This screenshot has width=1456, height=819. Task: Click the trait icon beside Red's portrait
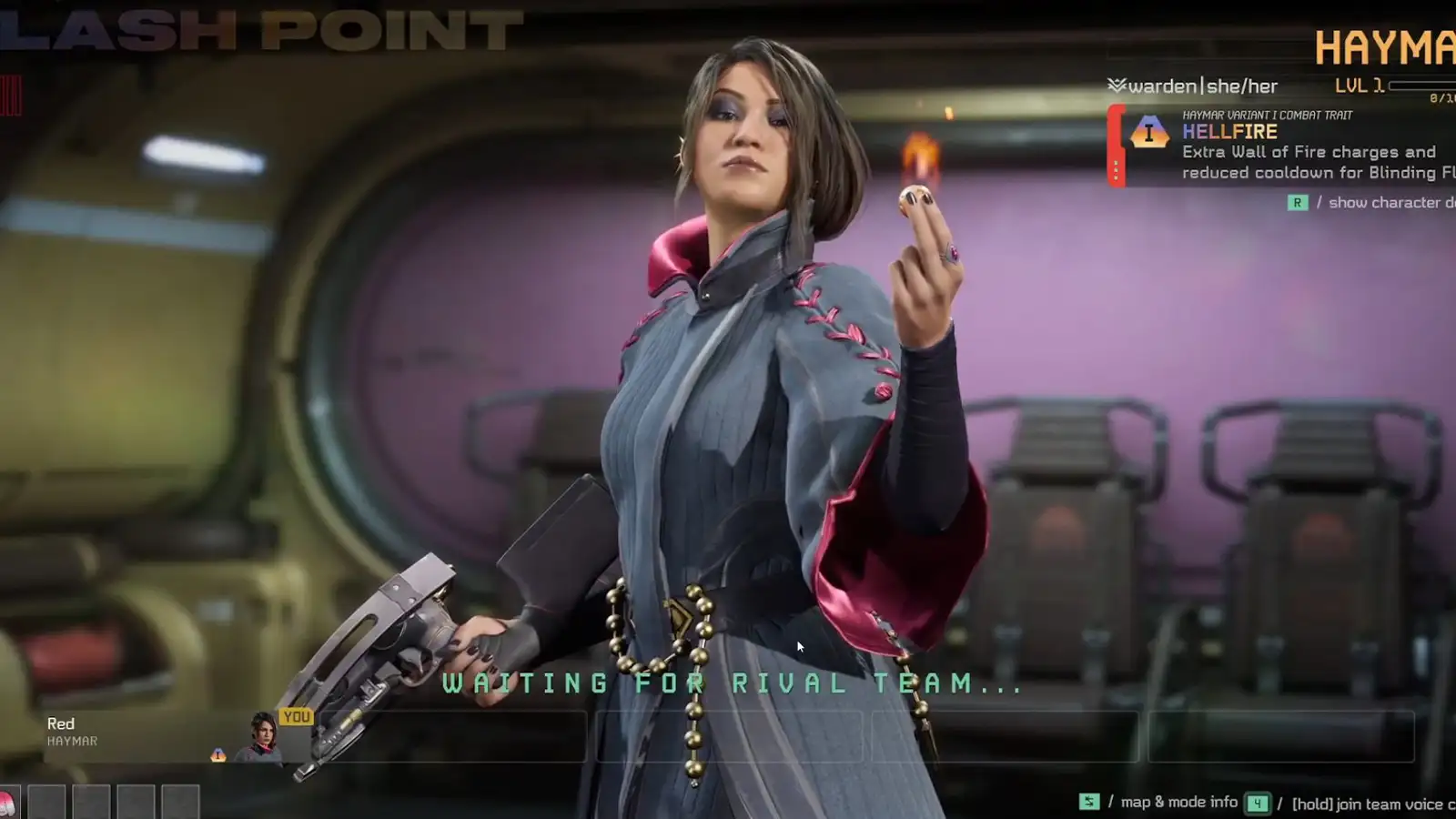[x=218, y=754]
